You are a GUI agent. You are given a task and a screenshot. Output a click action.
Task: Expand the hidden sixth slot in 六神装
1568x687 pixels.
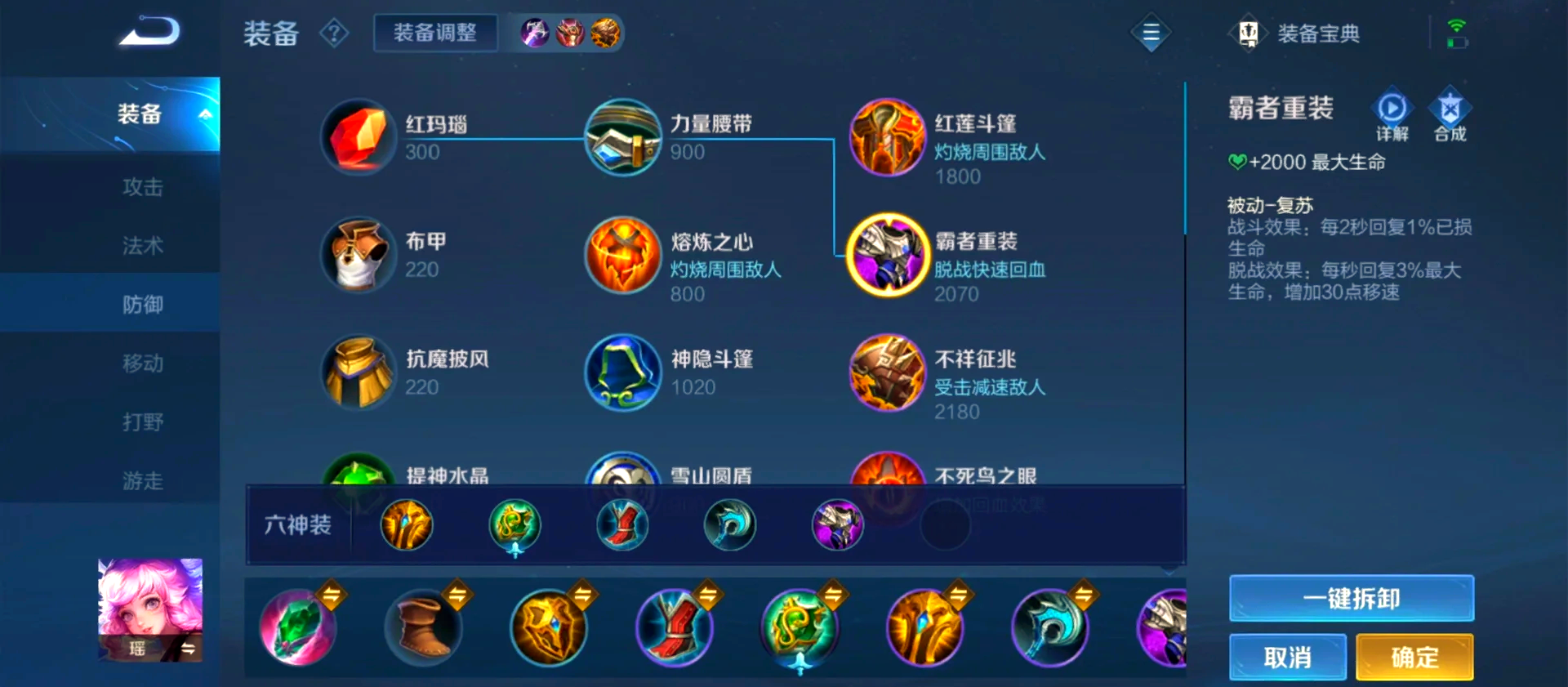[945, 525]
